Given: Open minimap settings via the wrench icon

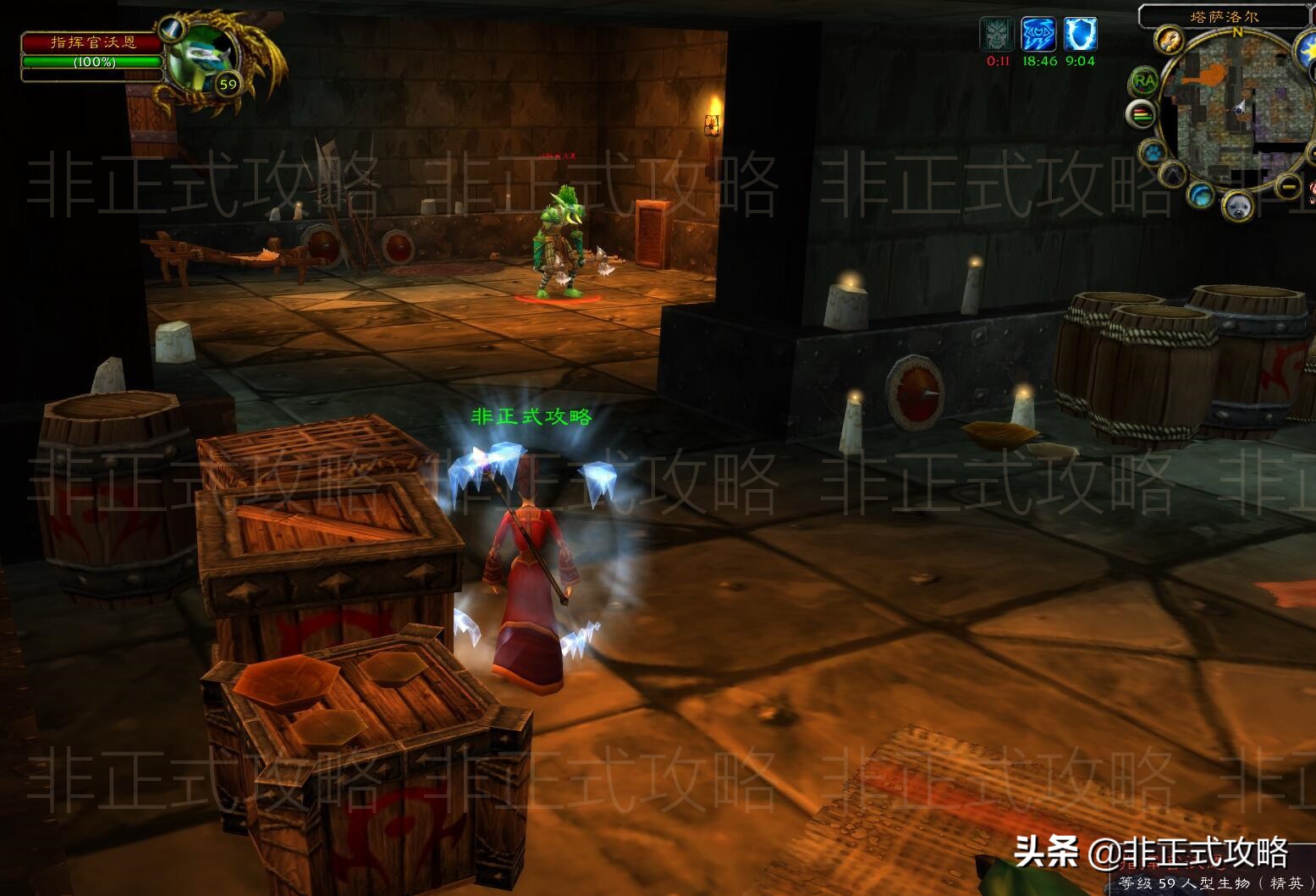Looking at the screenshot, I should 1168,40.
